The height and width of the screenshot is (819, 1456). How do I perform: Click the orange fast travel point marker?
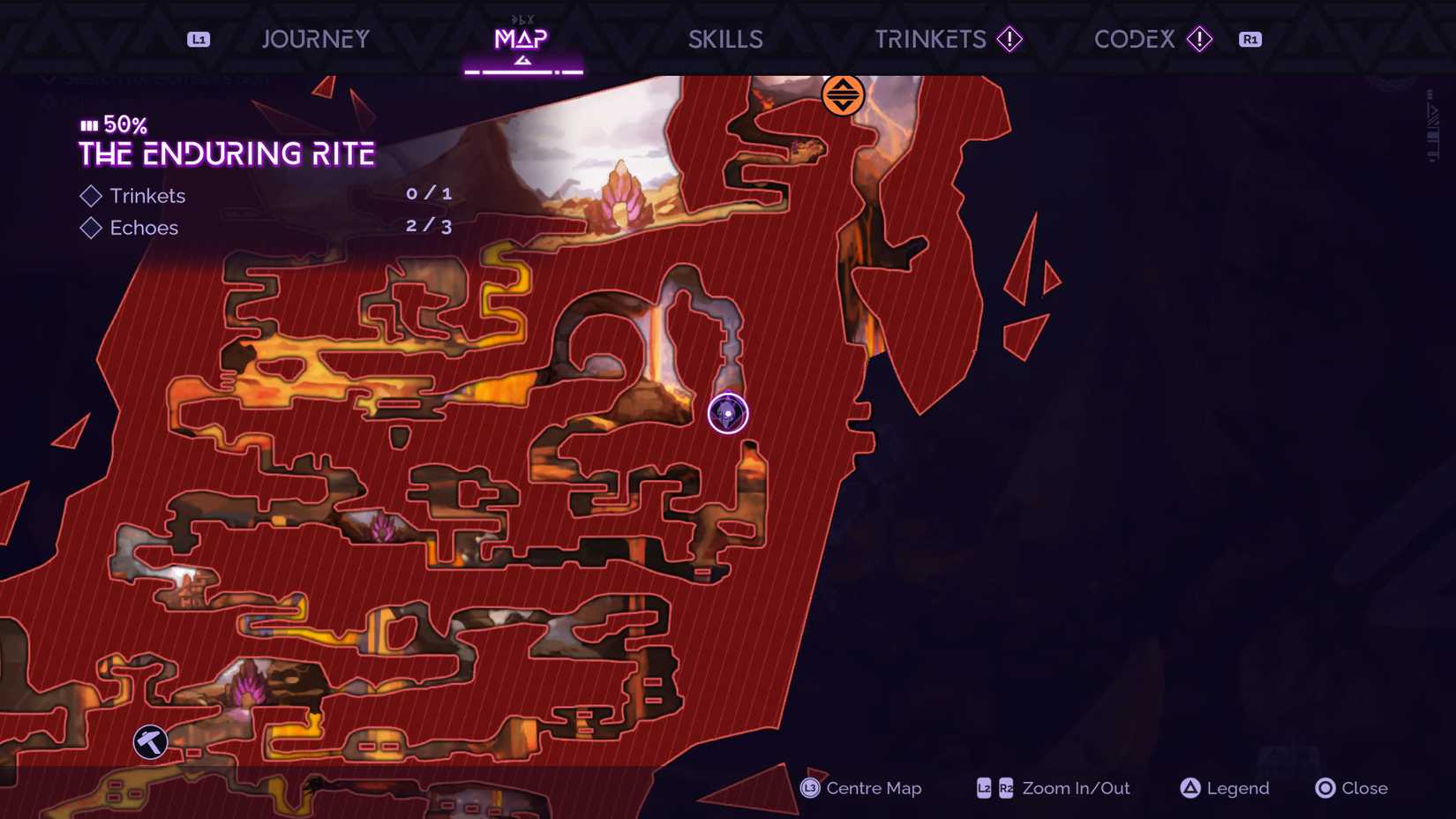pos(843,96)
